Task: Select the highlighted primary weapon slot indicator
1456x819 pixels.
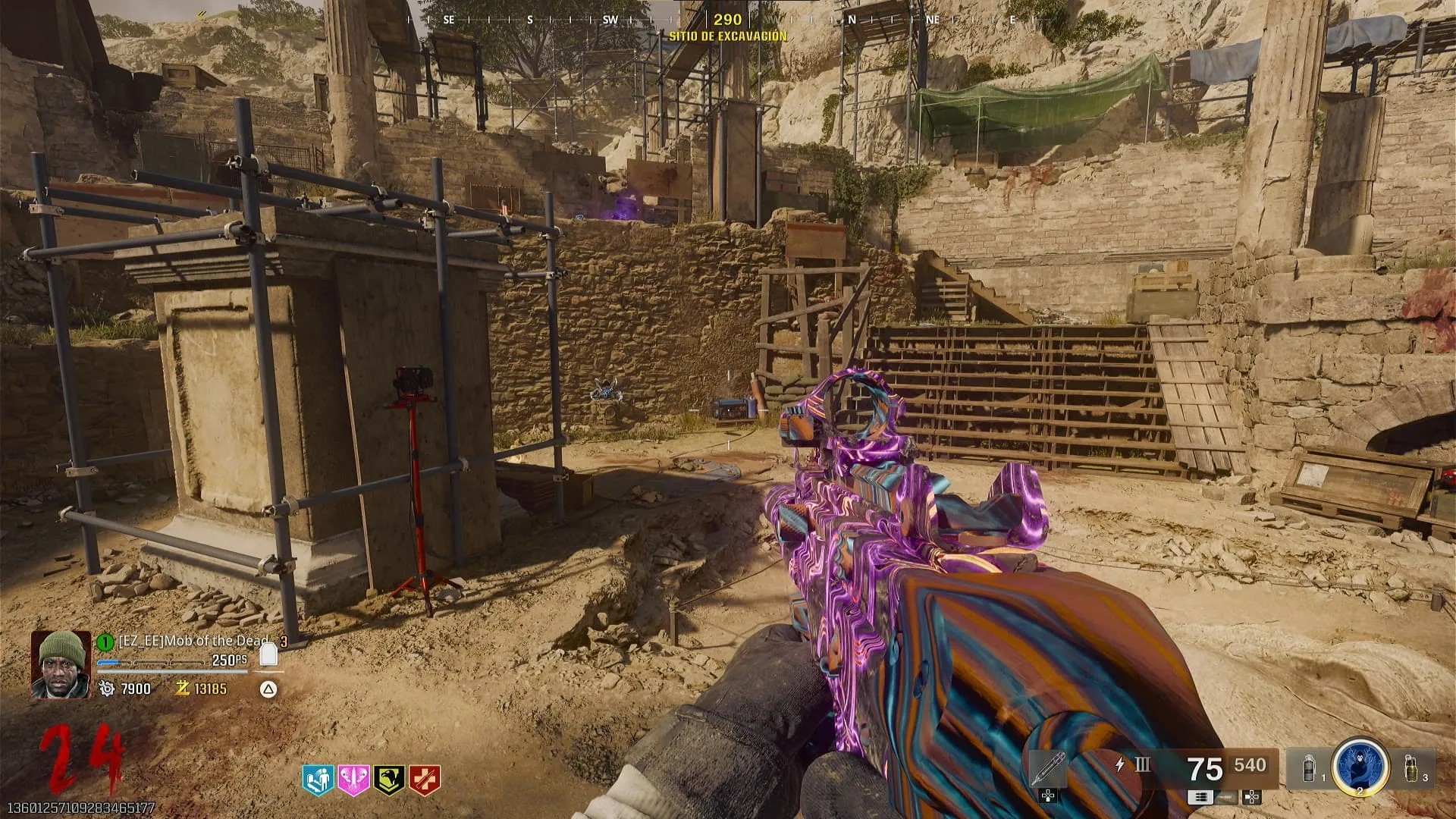Action: pos(1200,797)
